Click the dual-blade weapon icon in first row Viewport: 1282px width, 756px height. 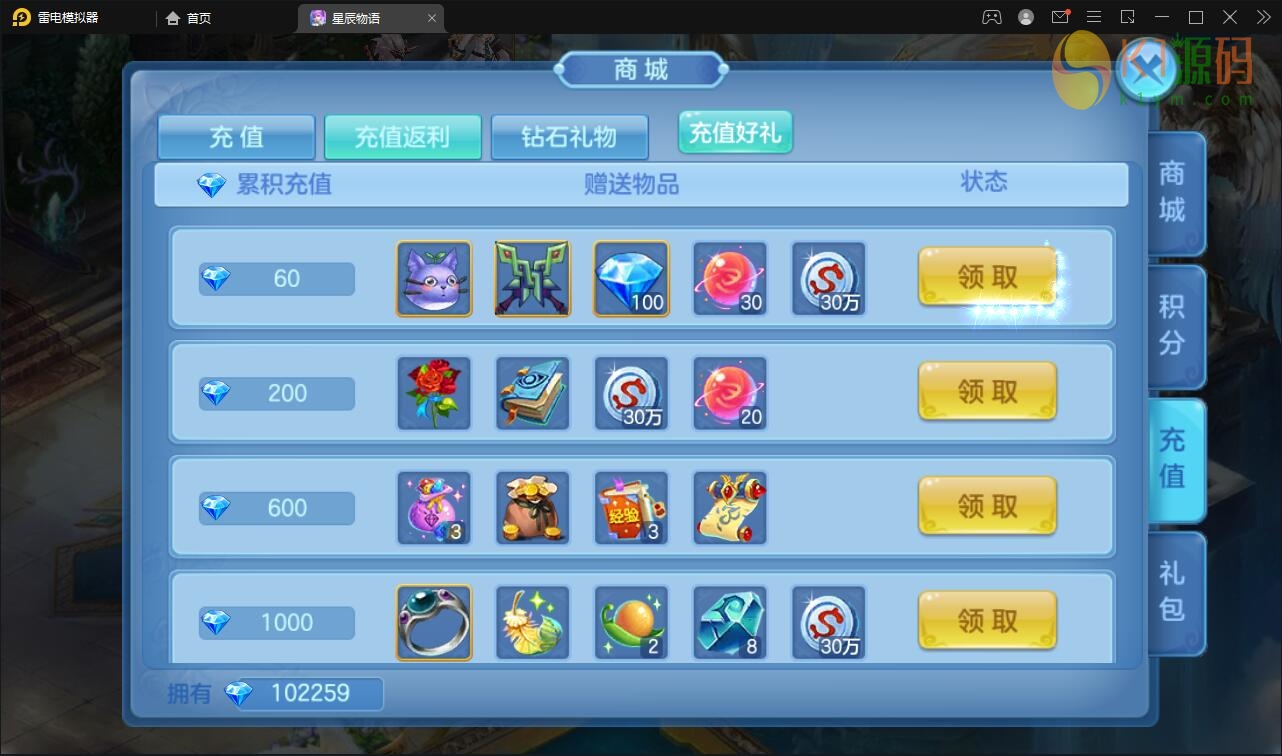532,278
